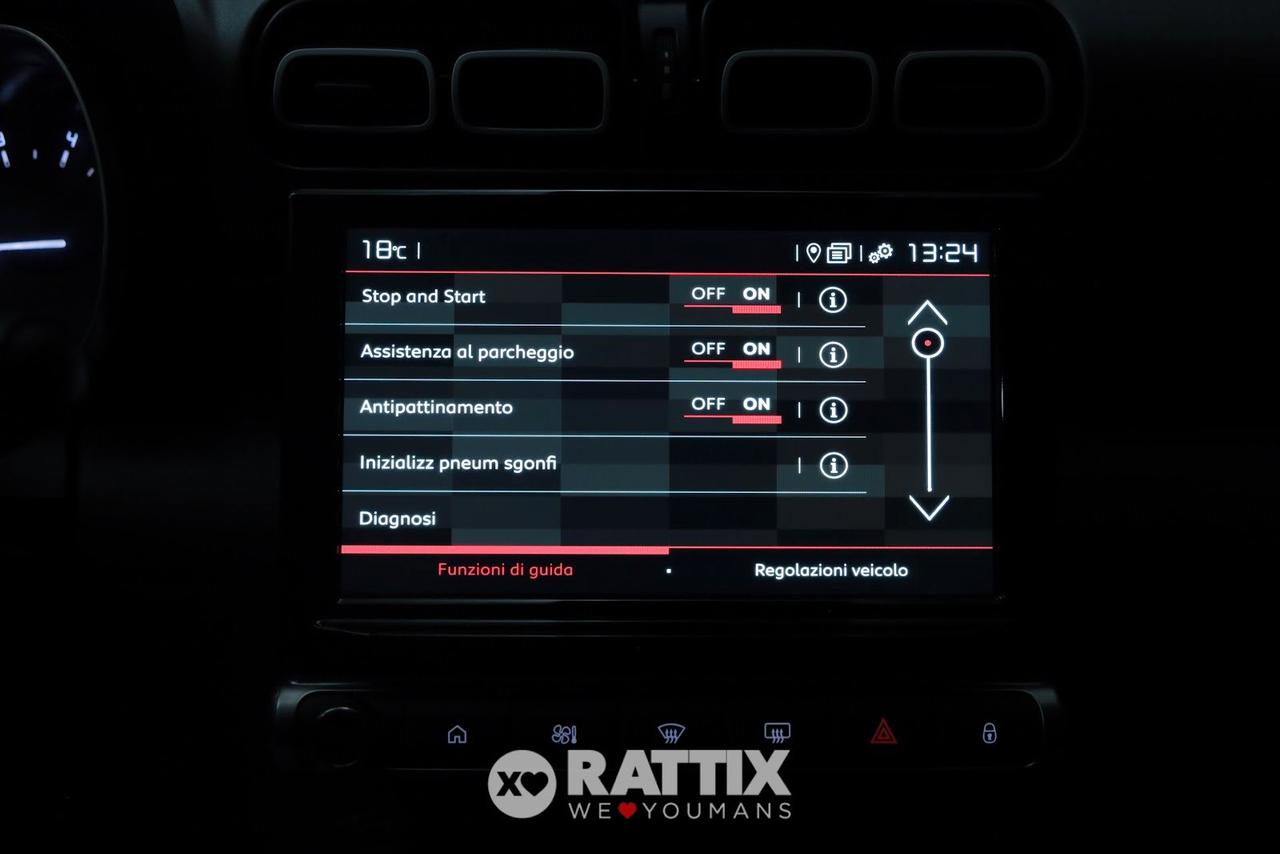Tap the location pin icon
The width and height of the screenshot is (1280, 854).
813,253
